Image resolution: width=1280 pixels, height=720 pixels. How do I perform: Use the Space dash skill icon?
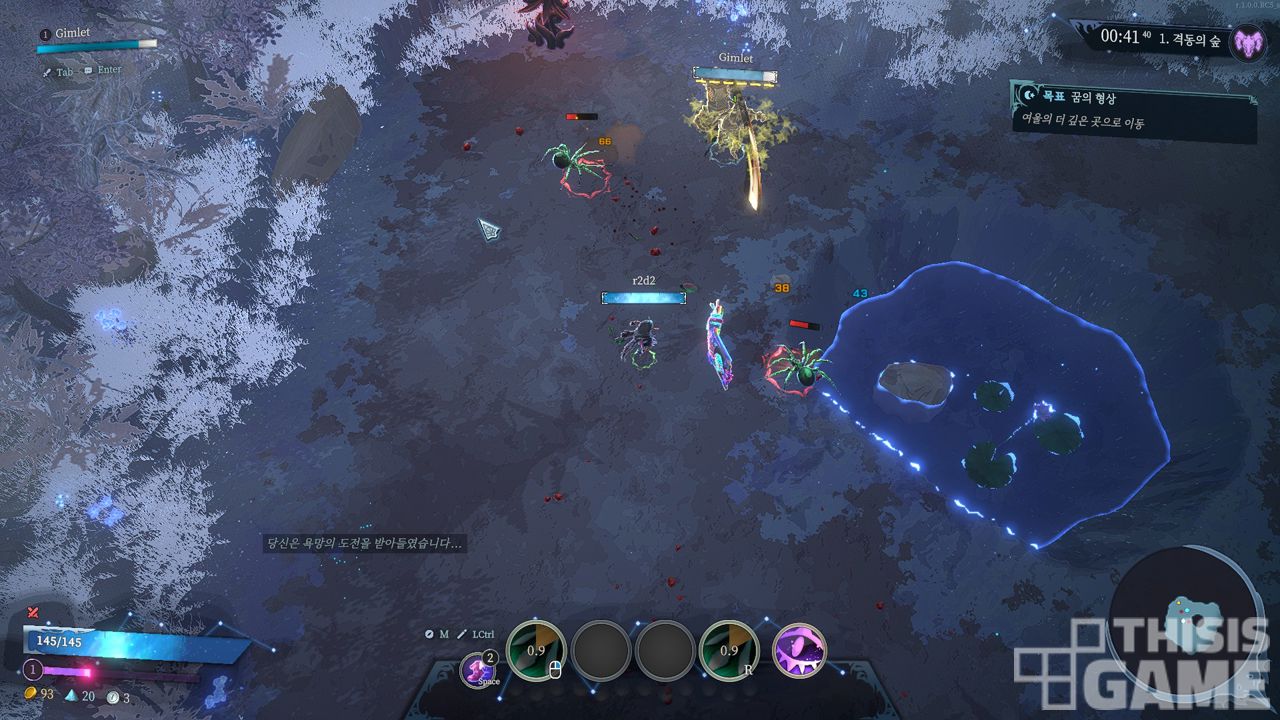click(x=478, y=669)
